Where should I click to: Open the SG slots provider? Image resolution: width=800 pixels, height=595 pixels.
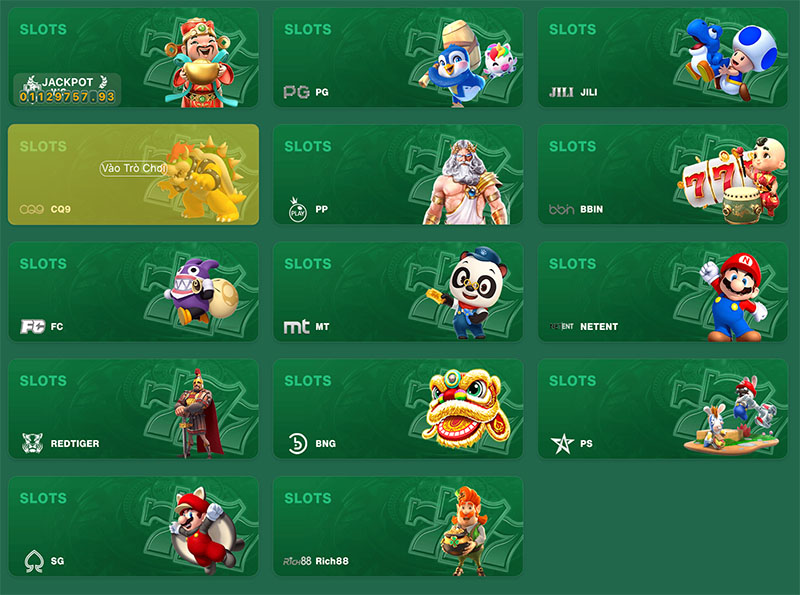click(x=133, y=526)
